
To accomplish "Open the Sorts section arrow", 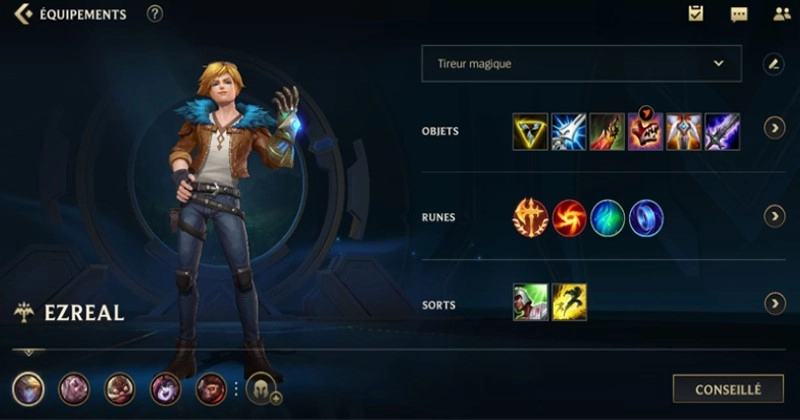I will tap(774, 303).
